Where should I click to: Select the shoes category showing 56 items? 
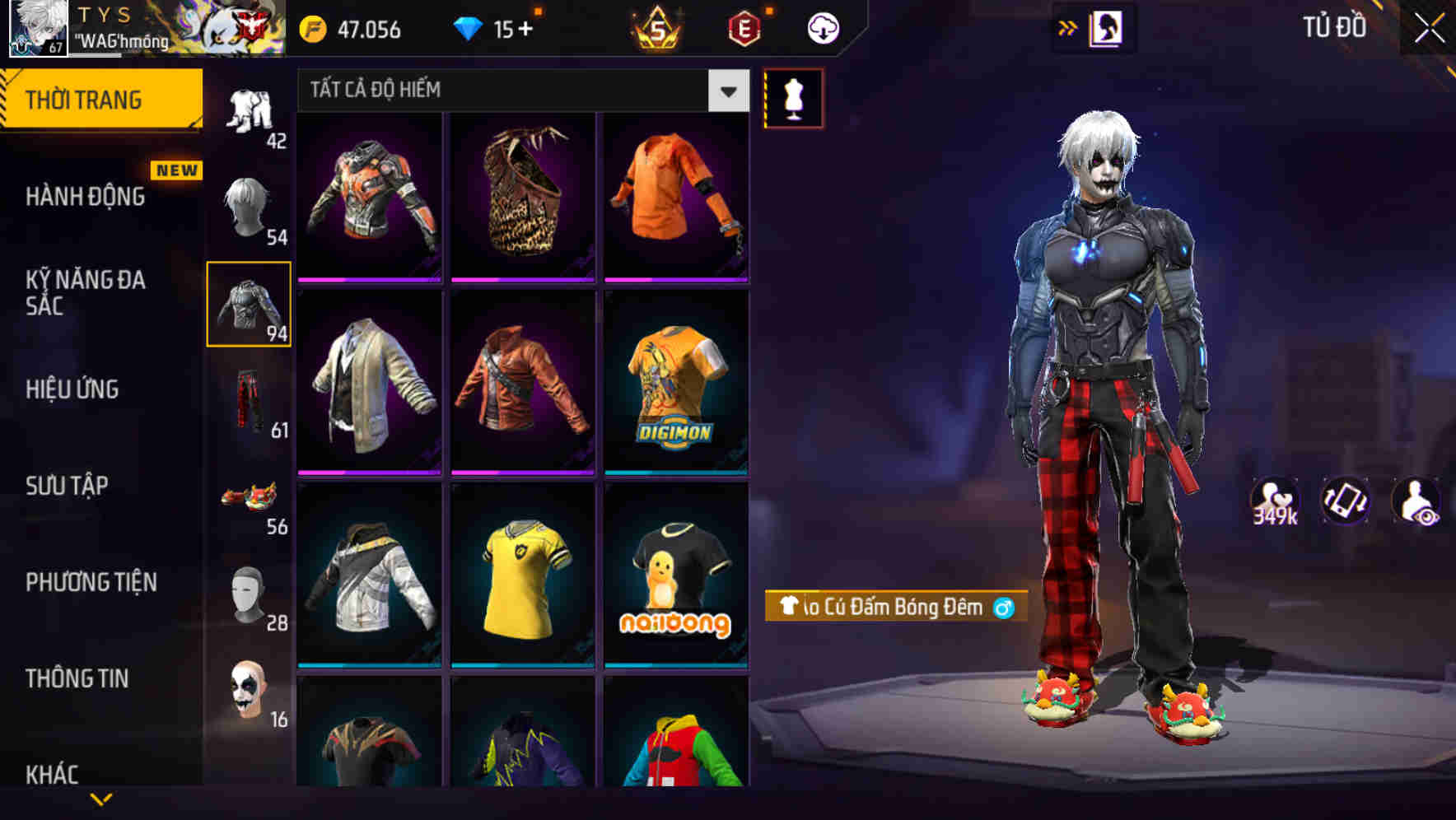(x=248, y=497)
